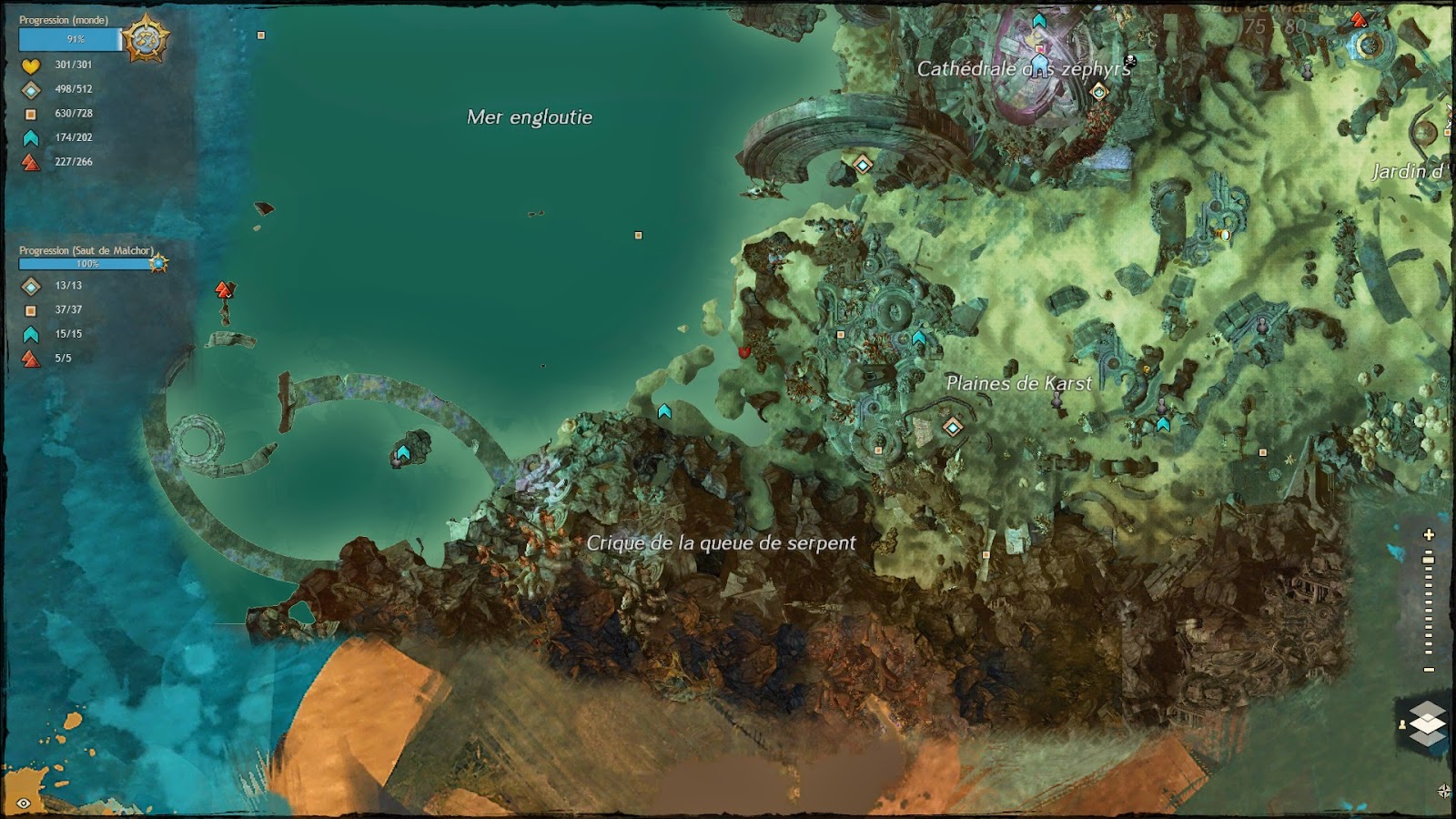1456x819 pixels.
Task: Select the hero challenge diamond in Plaines de Karst
Action: (x=953, y=425)
